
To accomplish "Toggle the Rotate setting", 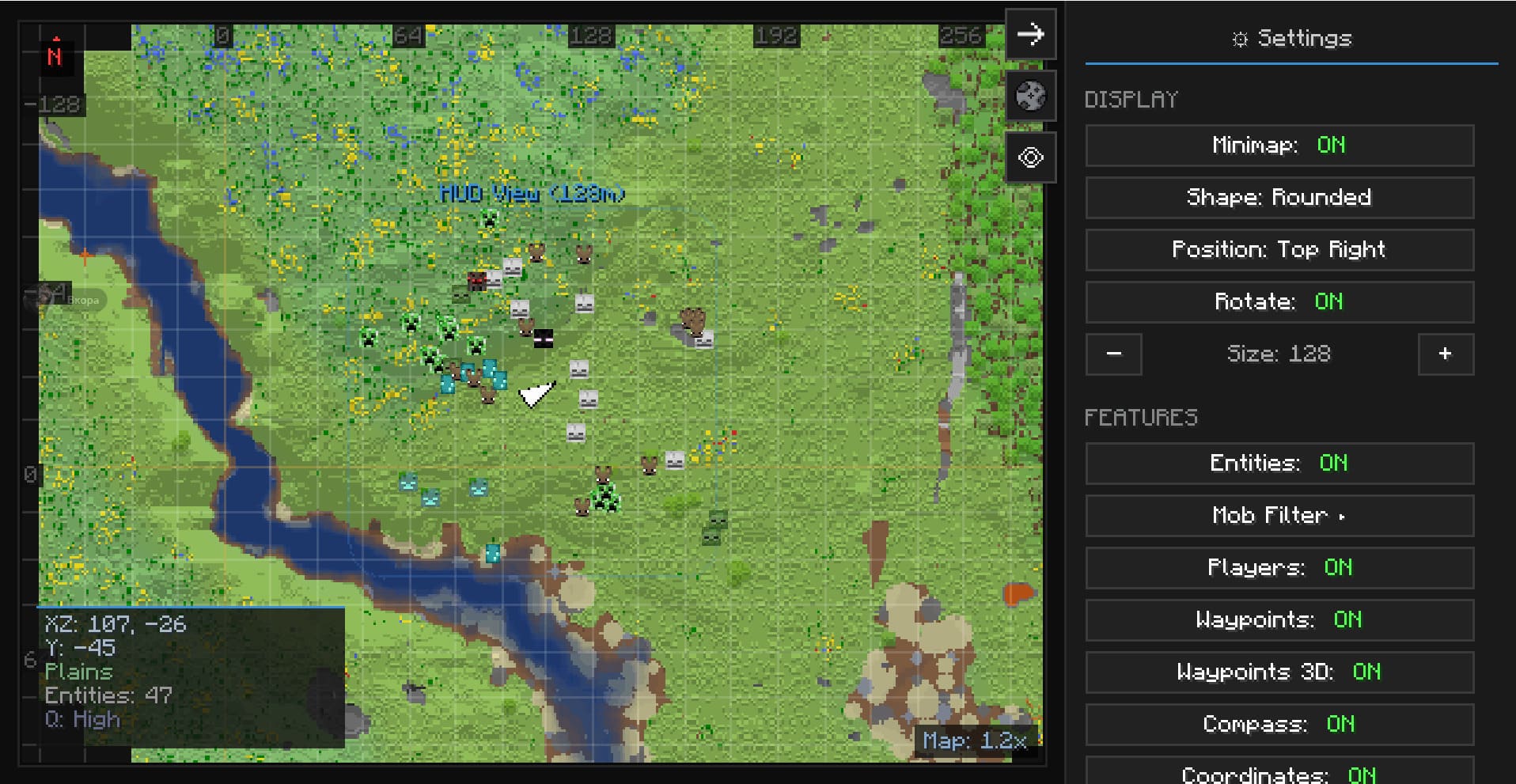I will (x=1279, y=302).
